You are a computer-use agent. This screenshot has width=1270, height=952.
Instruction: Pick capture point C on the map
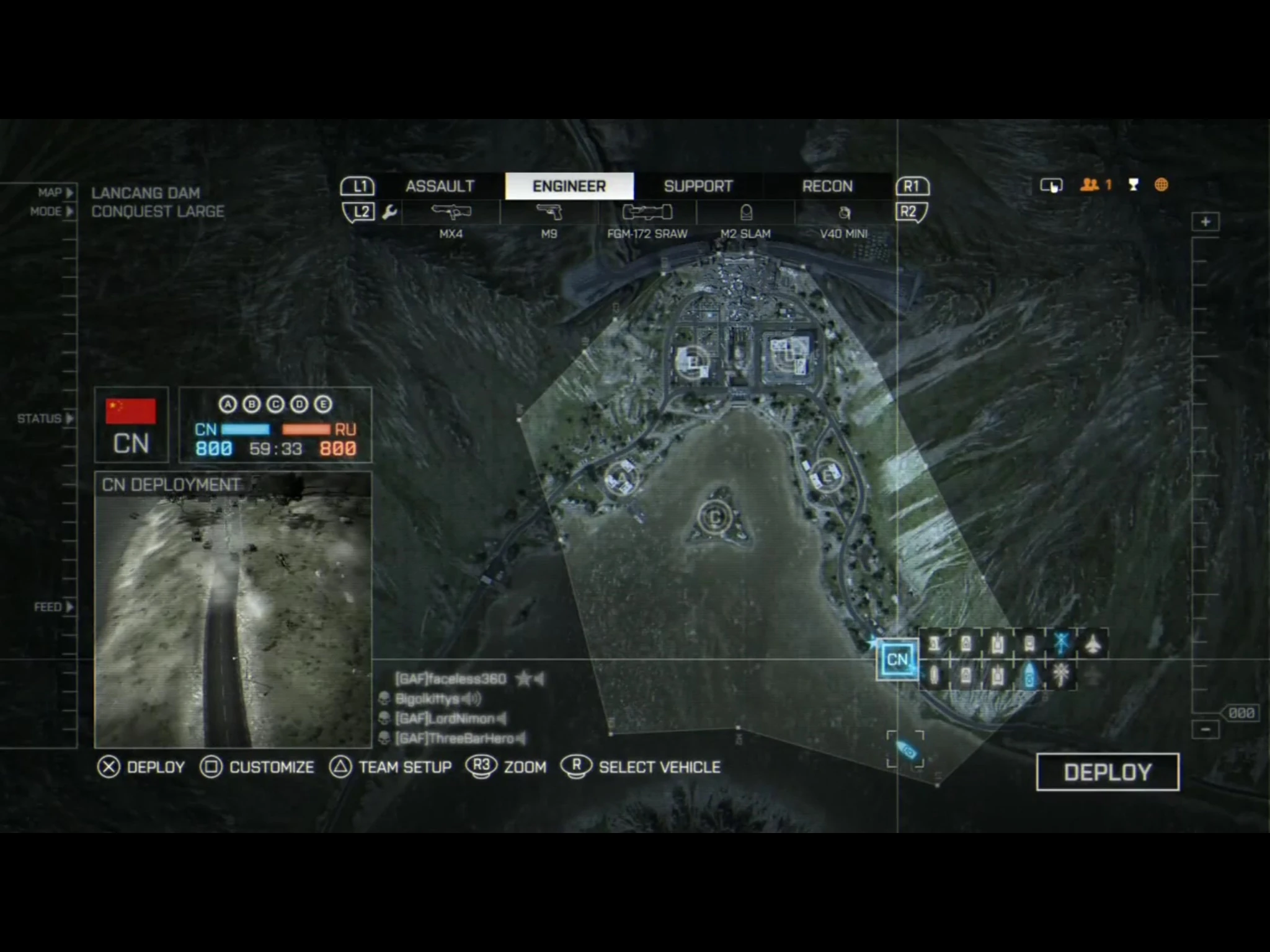(x=715, y=517)
